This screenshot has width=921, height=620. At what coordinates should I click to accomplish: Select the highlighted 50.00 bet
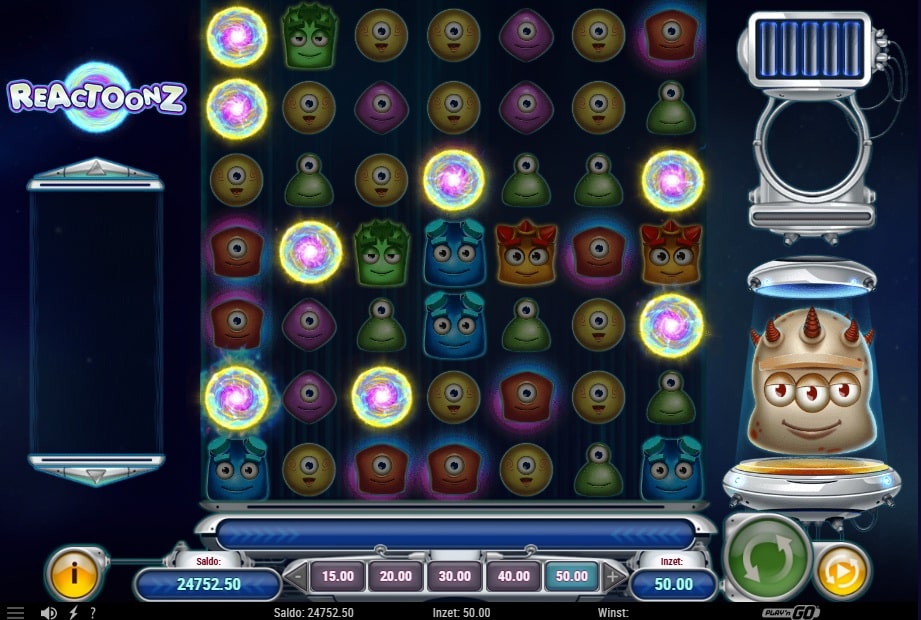(x=572, y=576)
